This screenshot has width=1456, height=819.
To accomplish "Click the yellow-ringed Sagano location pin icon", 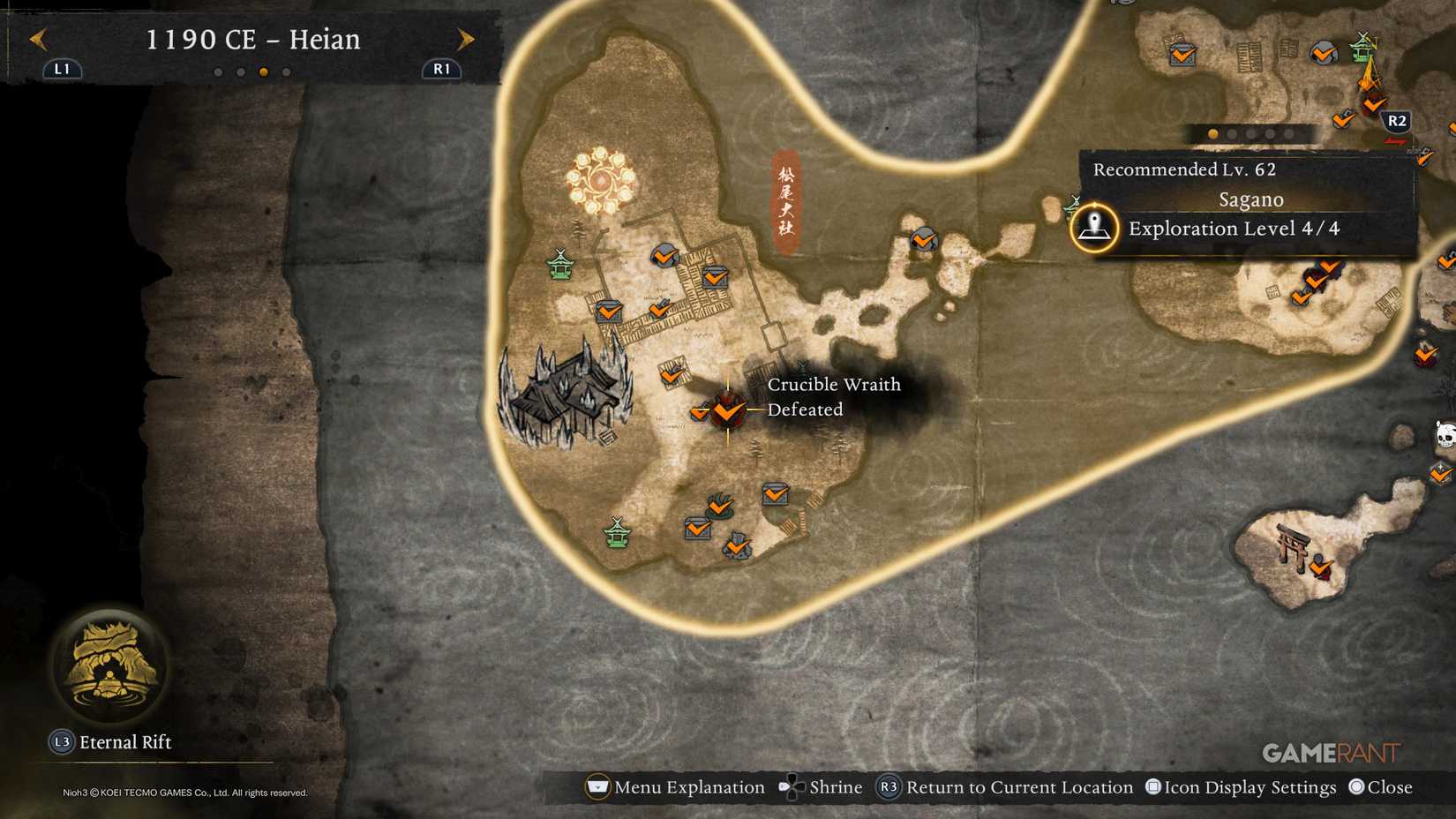I will 1094,225.
